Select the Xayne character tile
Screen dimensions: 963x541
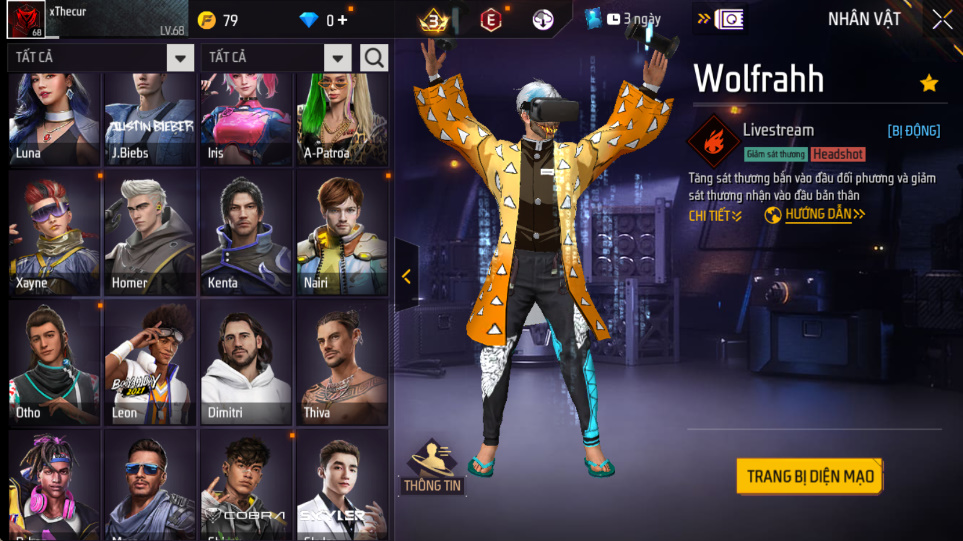tap(54, 234)
